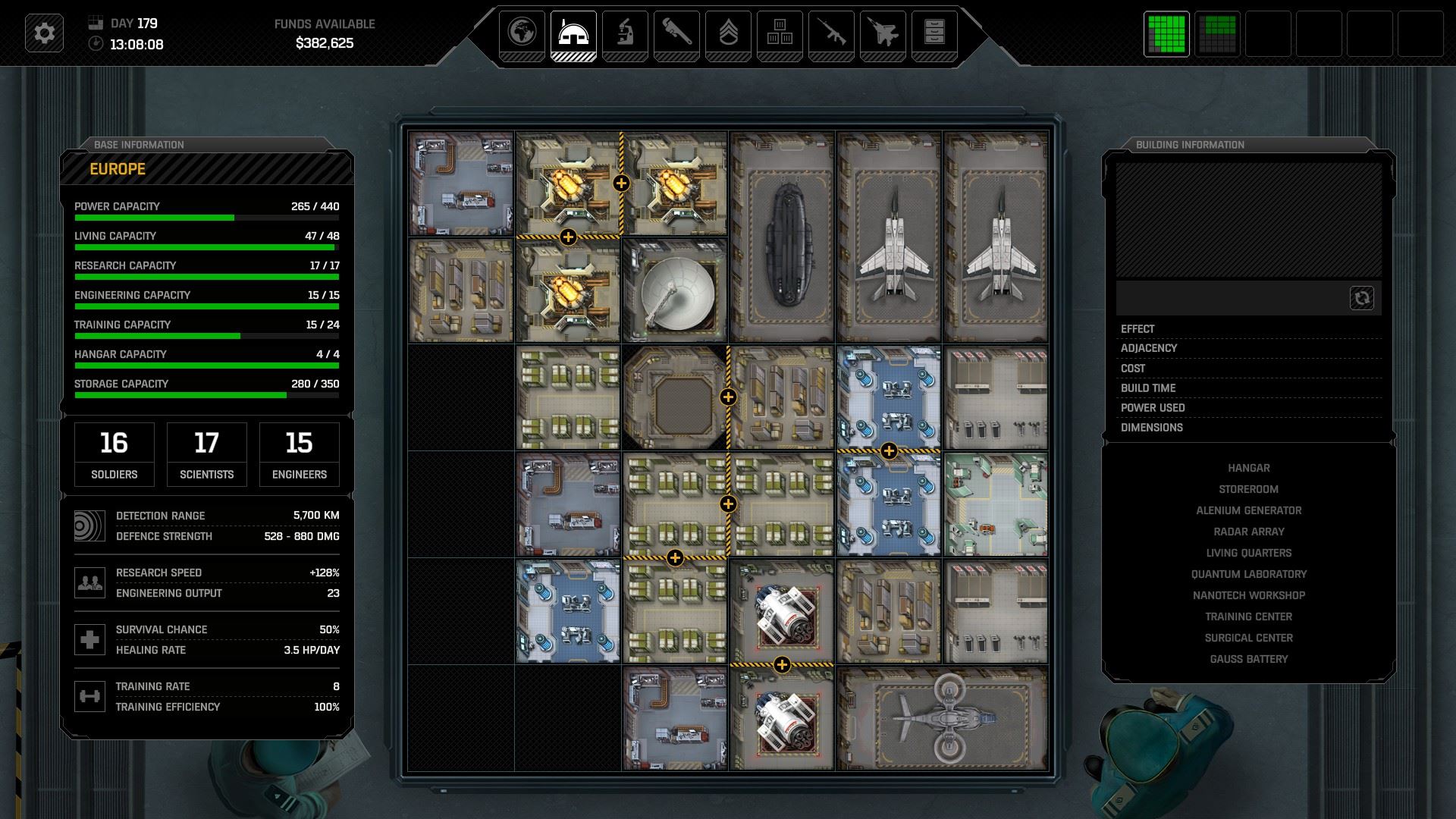
Task: Choose Hangar from the building list
Action: [1248, 468]
